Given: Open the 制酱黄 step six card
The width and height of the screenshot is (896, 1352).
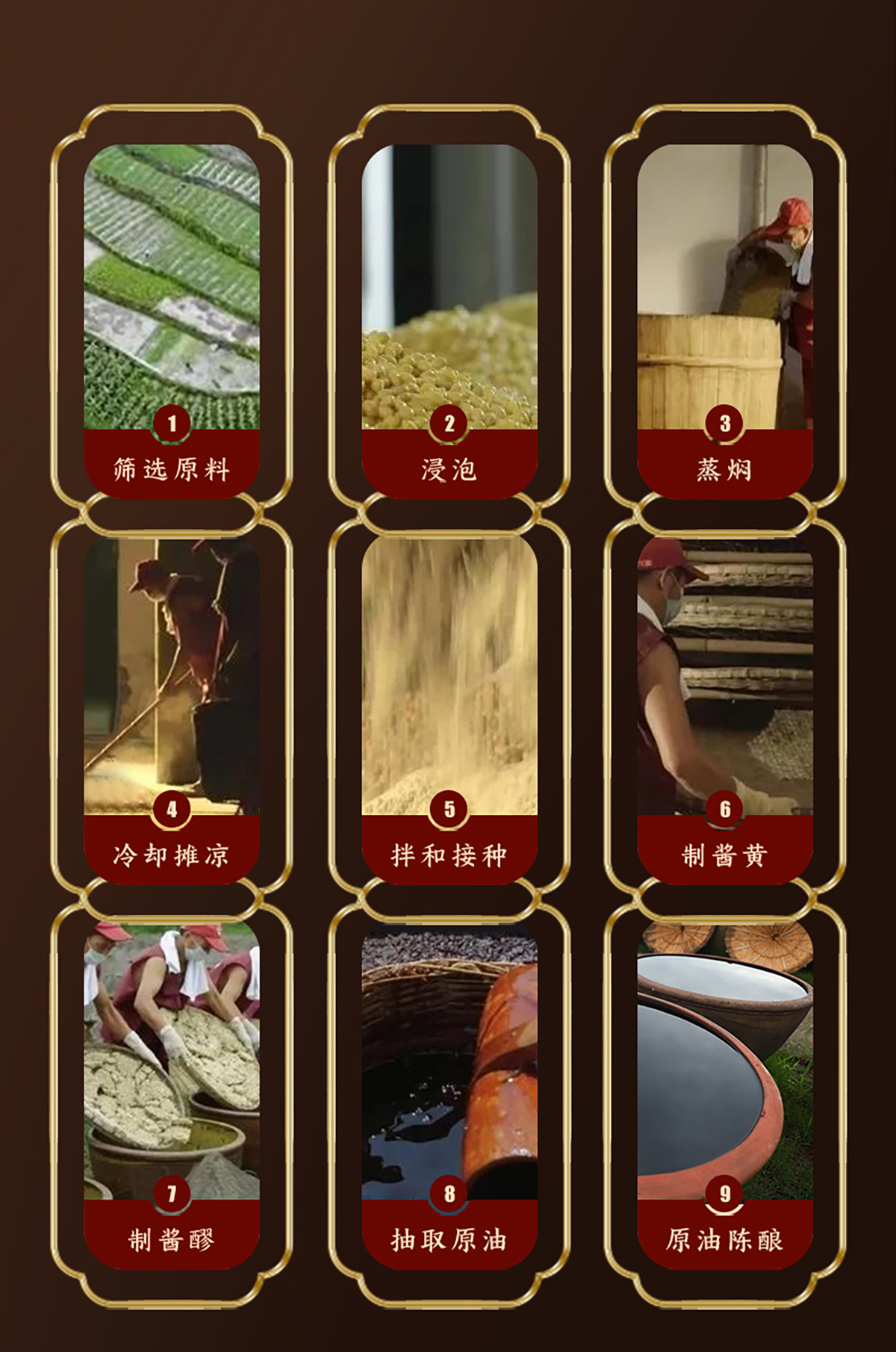Looking at the screenshot, I should (x=724, y=702).
